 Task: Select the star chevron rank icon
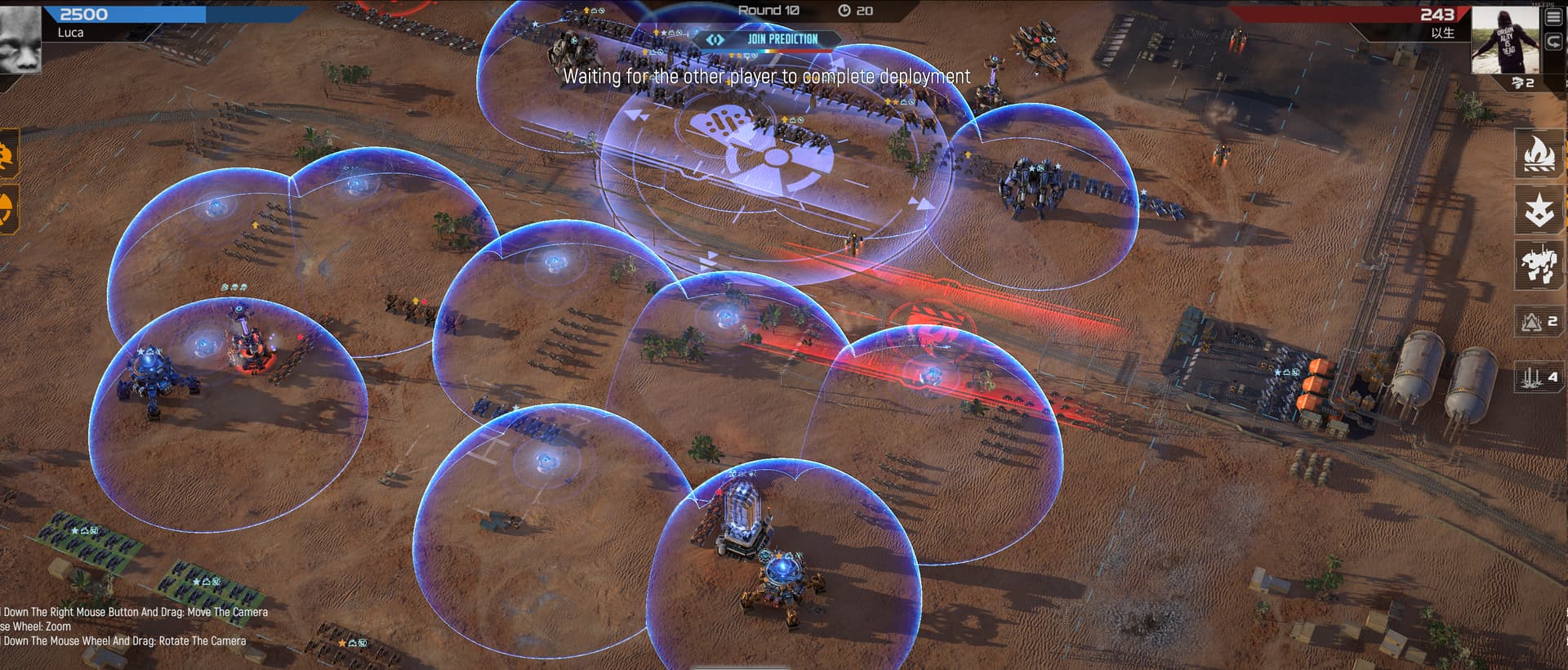tap(1539, 209)
